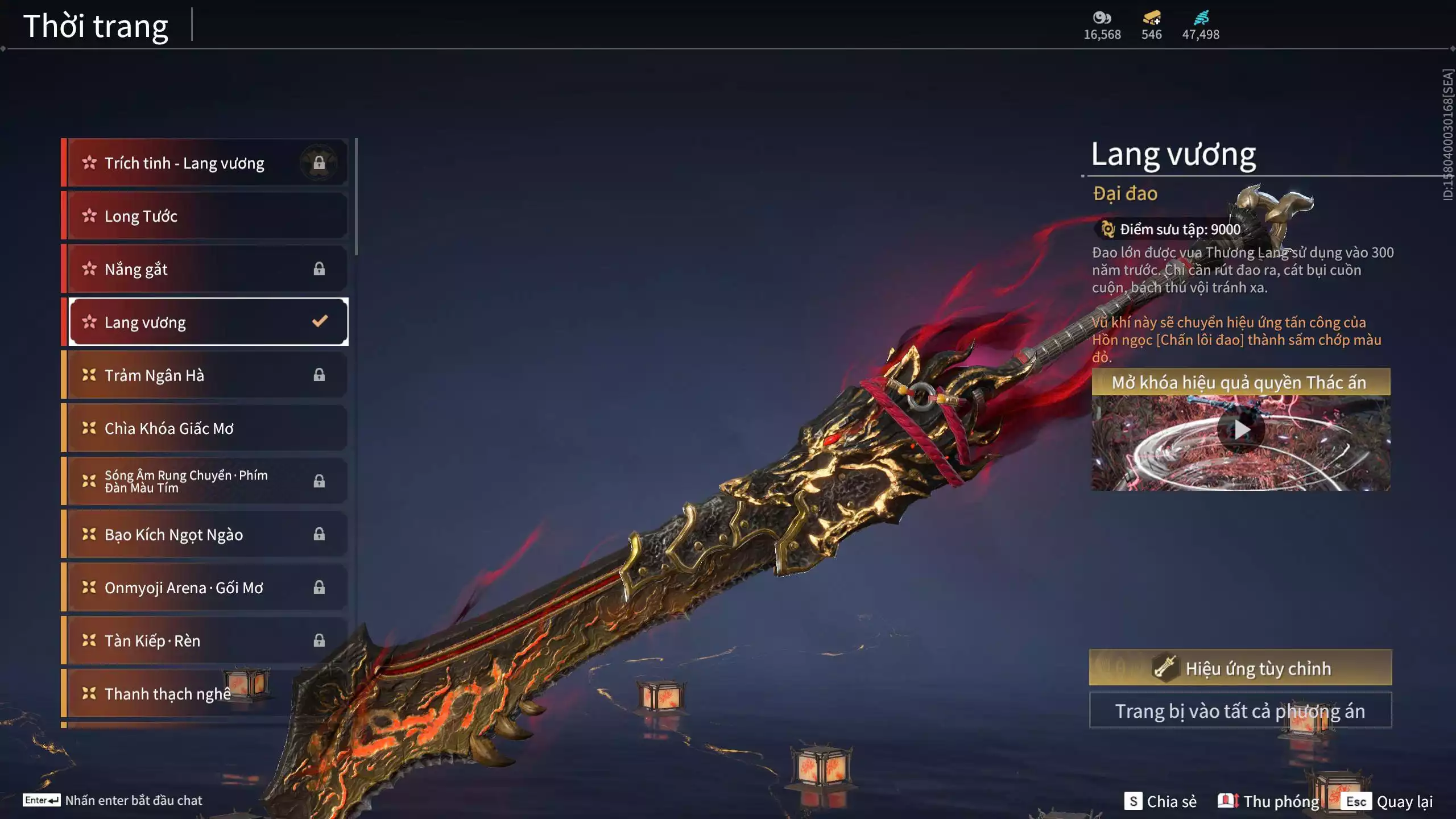
Task: Click the lock icon on Trích tinh - Lang vương
Action: 318,163
